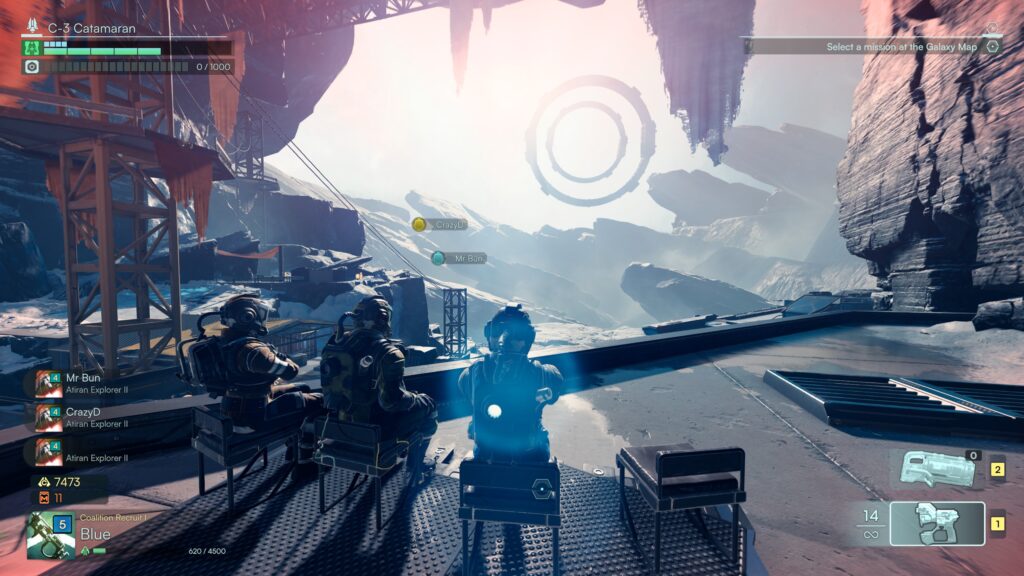The width and height of the screenshot is (1024, 576).
Task: Switch to the secondary weapon slot
Action: tap(937, 468)
